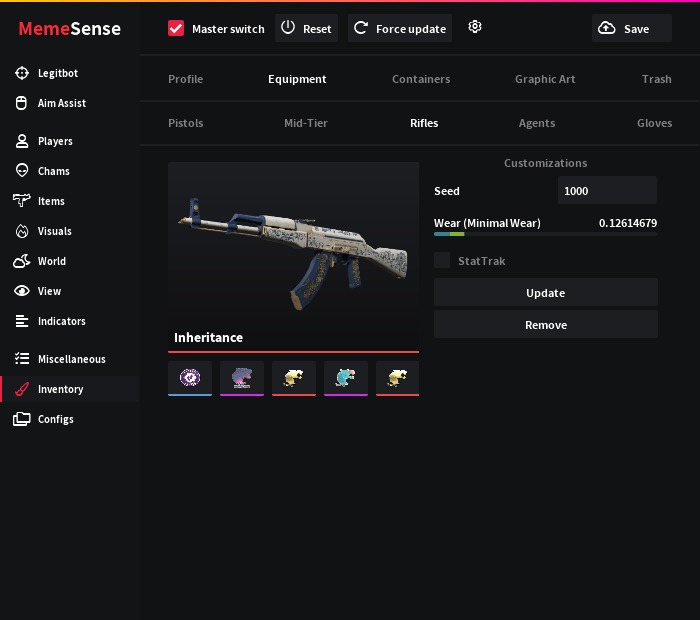Select Chams in the sidebar
700x620 pixels.
(x=53, y=171)
